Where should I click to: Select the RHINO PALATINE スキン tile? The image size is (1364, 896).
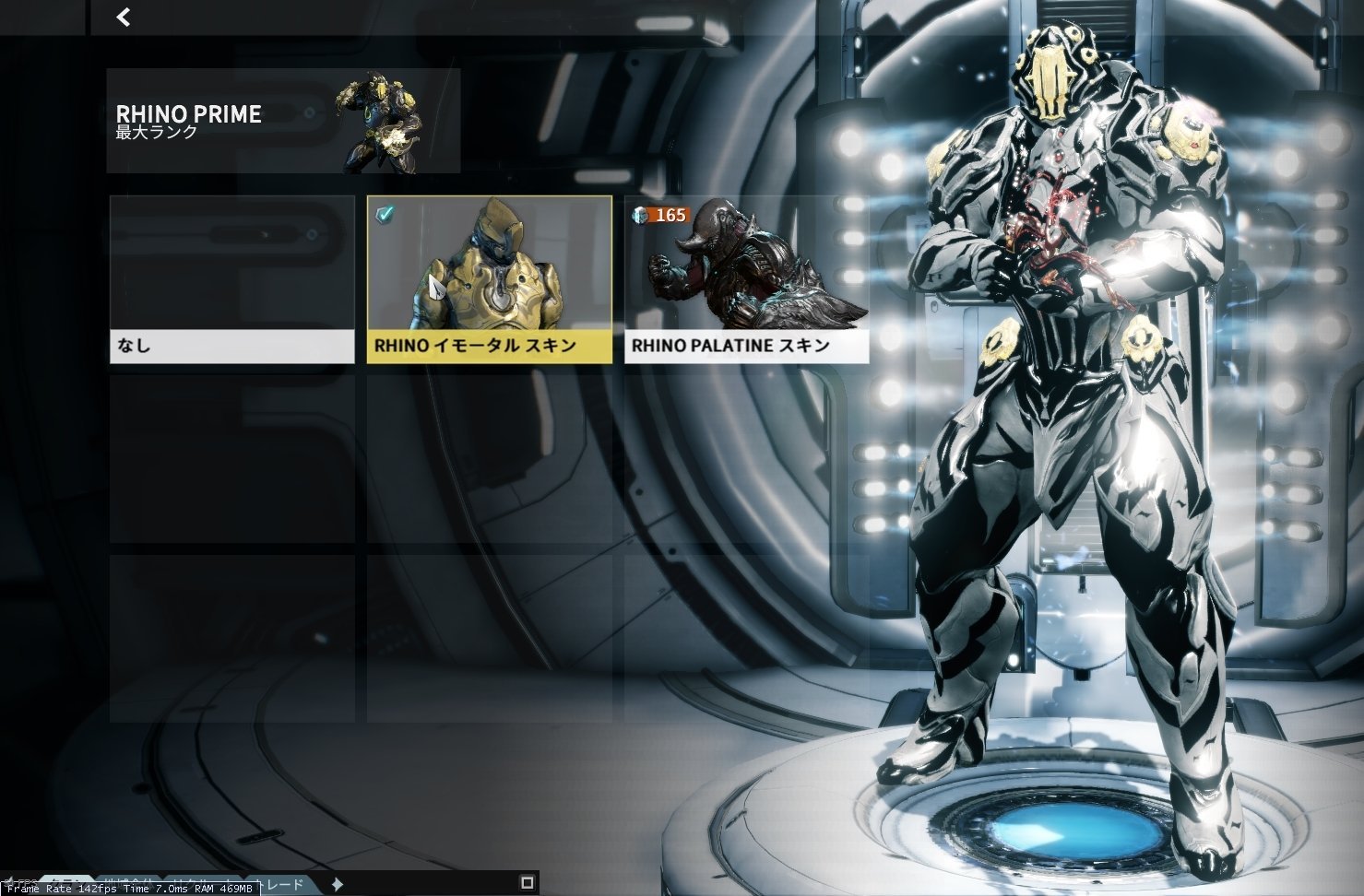pos(746,279)
